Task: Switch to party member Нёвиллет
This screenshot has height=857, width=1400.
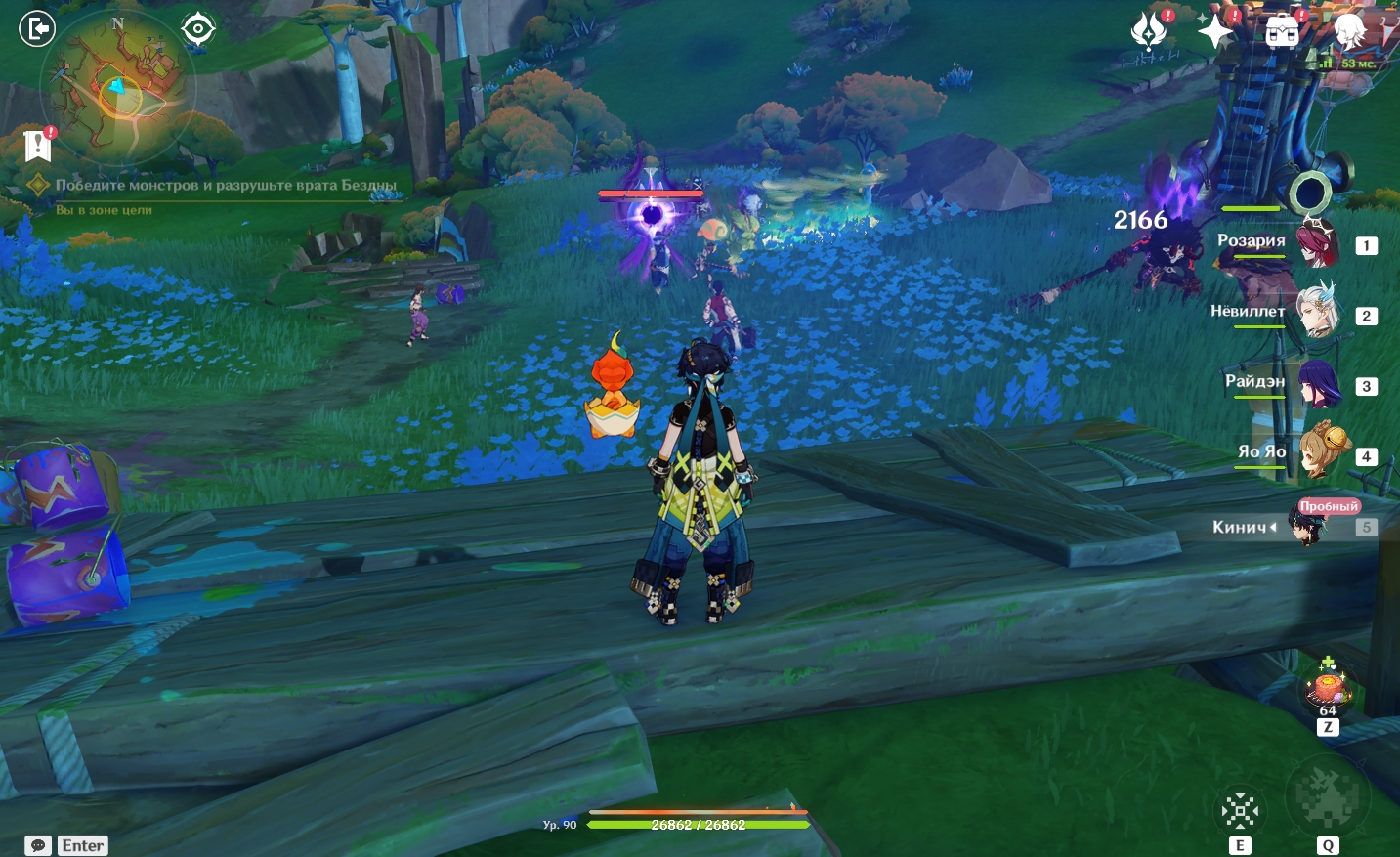Action: click(1315, 313)
